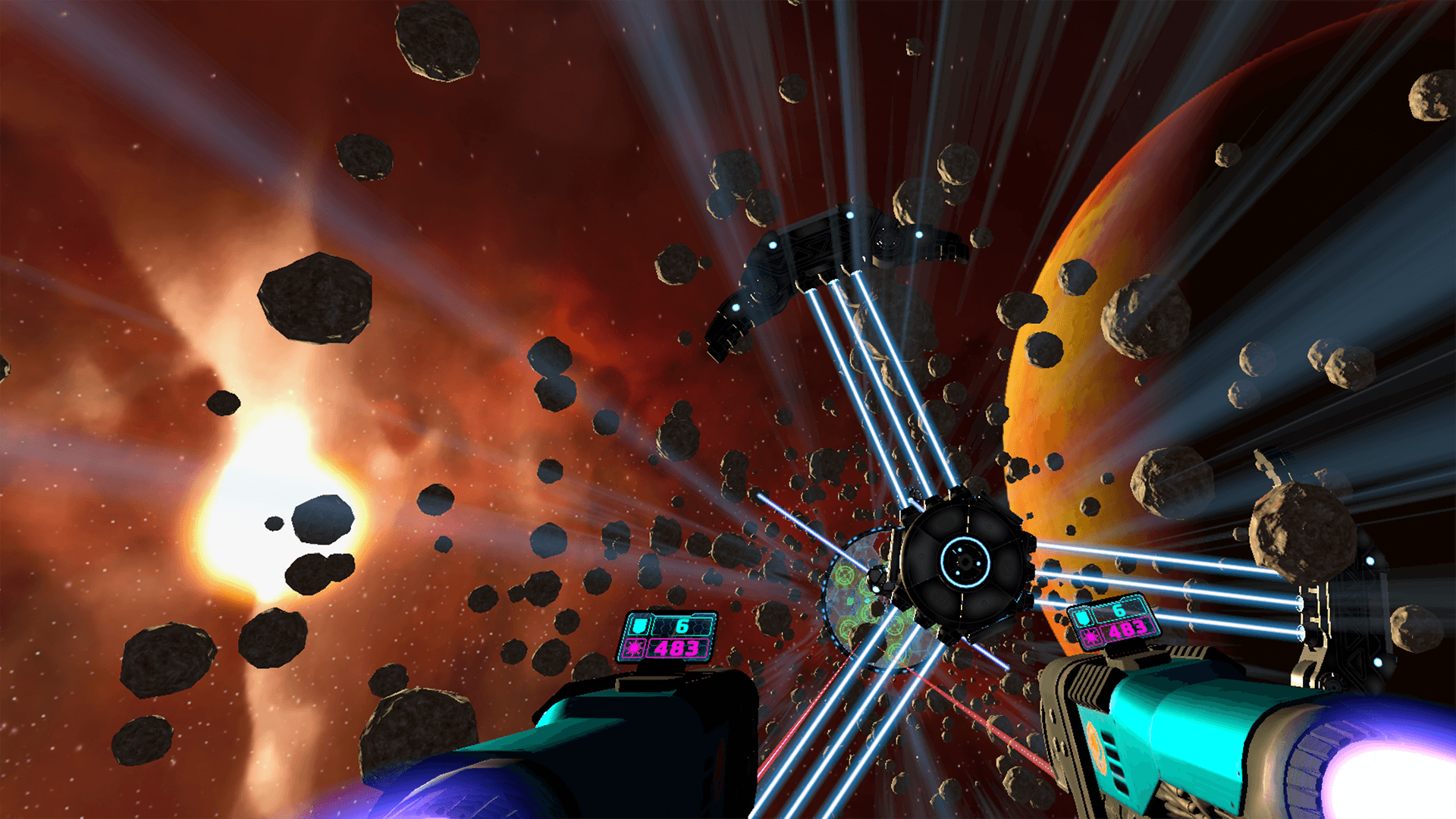
Task: Click the score readout 483 on right HUD
Action: pos(1128,629)
